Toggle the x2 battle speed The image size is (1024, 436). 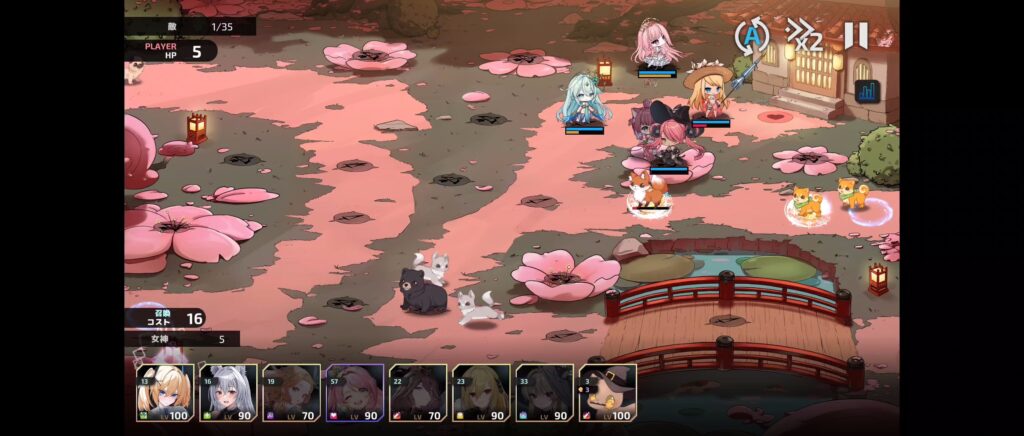point(804,37)
